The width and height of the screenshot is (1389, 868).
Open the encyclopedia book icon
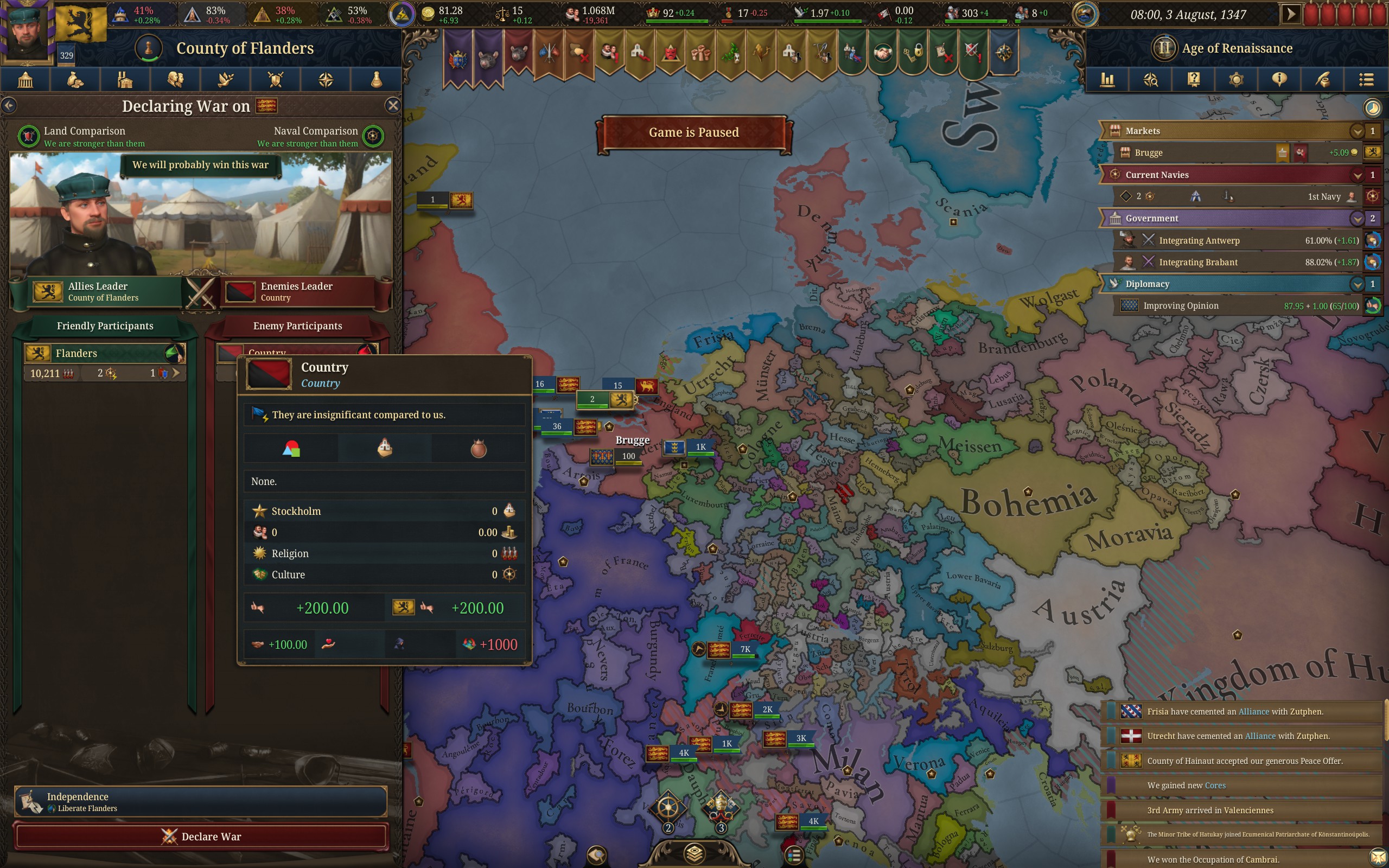click(x=1194, y=80)
